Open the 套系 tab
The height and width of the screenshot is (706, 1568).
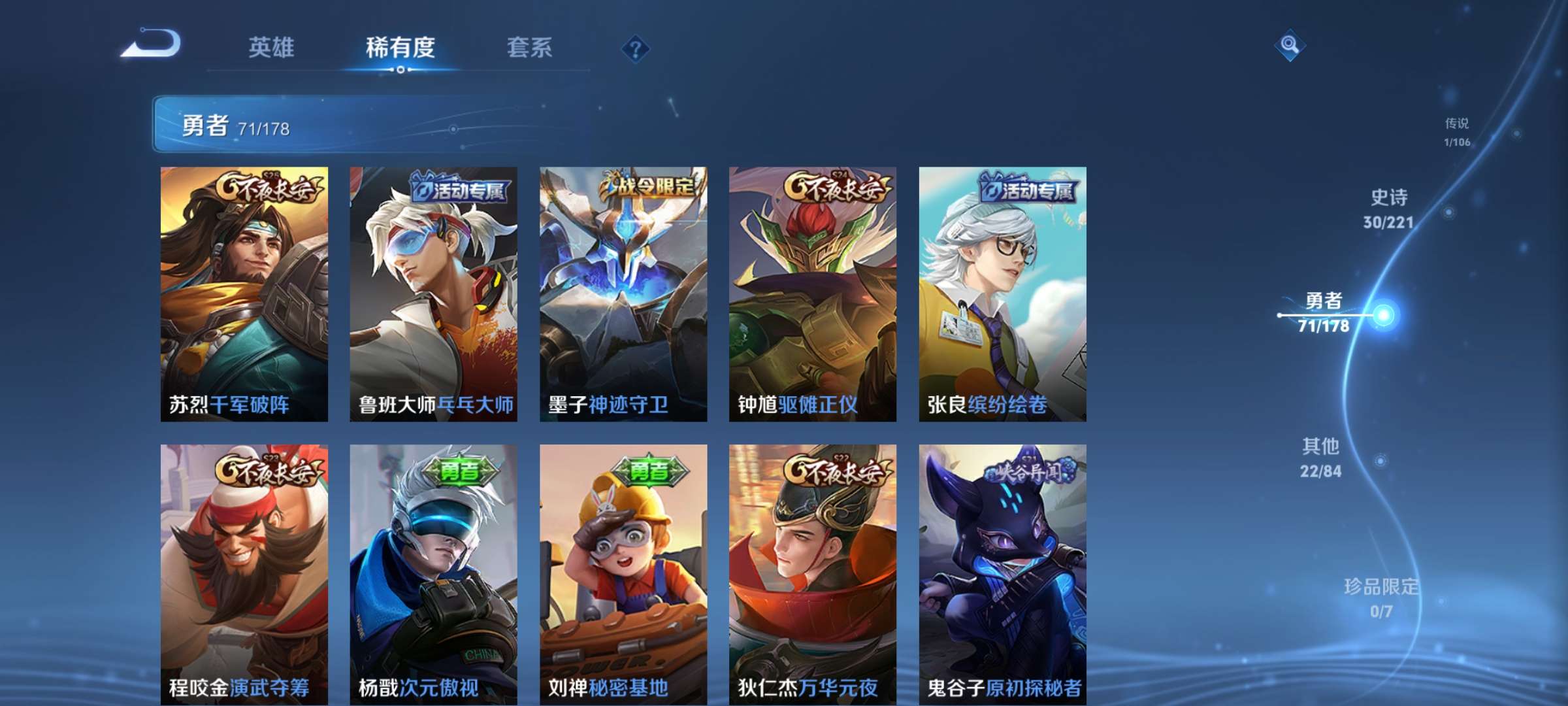(x=529, y=48)
